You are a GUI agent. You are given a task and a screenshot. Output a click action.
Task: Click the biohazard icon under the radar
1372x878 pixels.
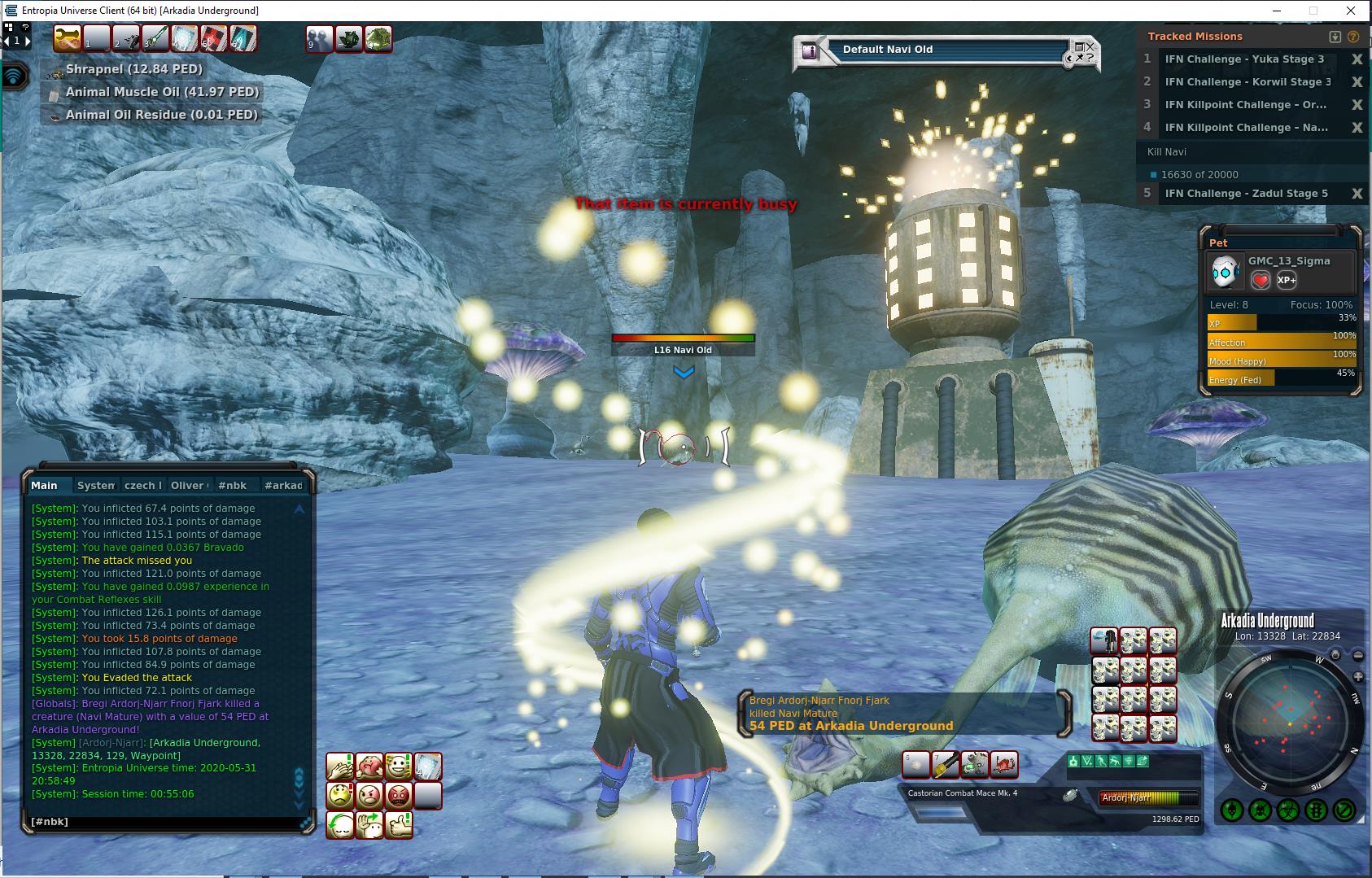coord(1288,810)
